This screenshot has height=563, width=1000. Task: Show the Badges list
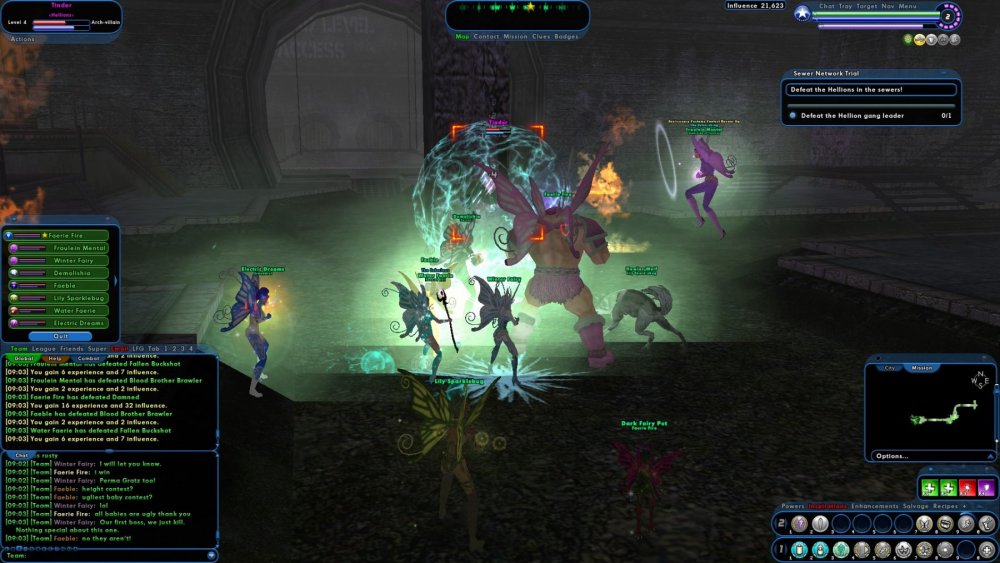566,36
